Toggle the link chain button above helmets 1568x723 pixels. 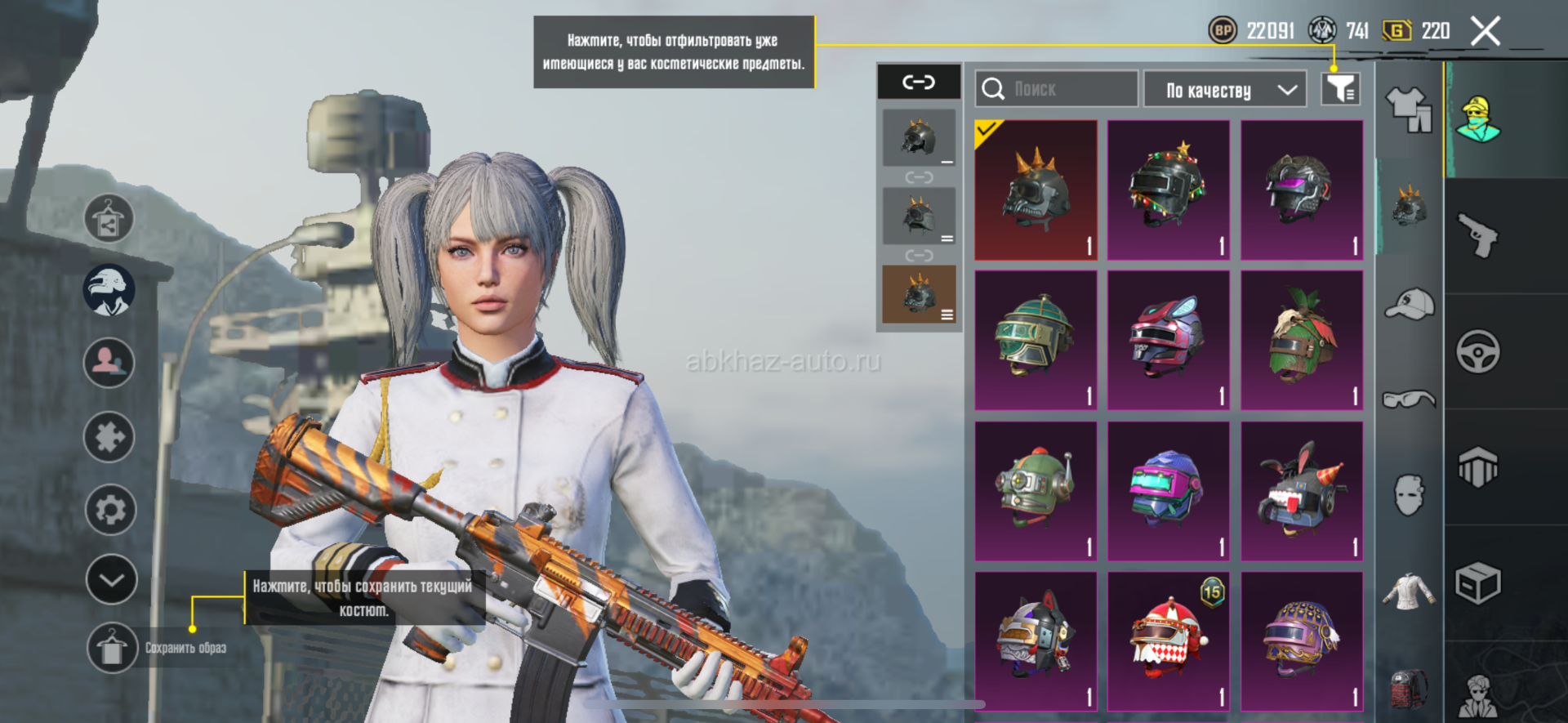(919, 82)
